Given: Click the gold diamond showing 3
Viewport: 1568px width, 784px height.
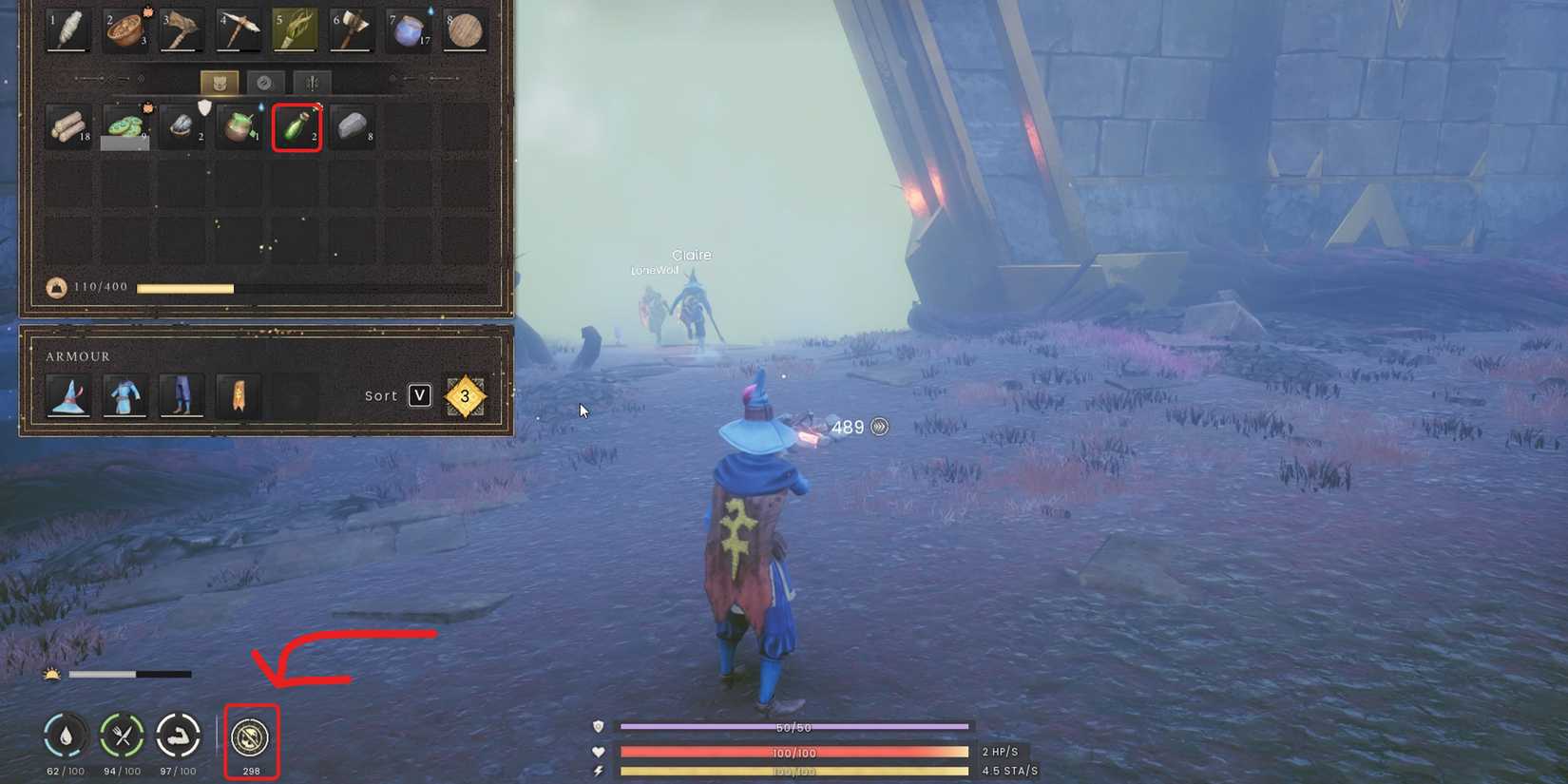Looking at the screenshot, I should pyautogui.click(x=465, y=395).
